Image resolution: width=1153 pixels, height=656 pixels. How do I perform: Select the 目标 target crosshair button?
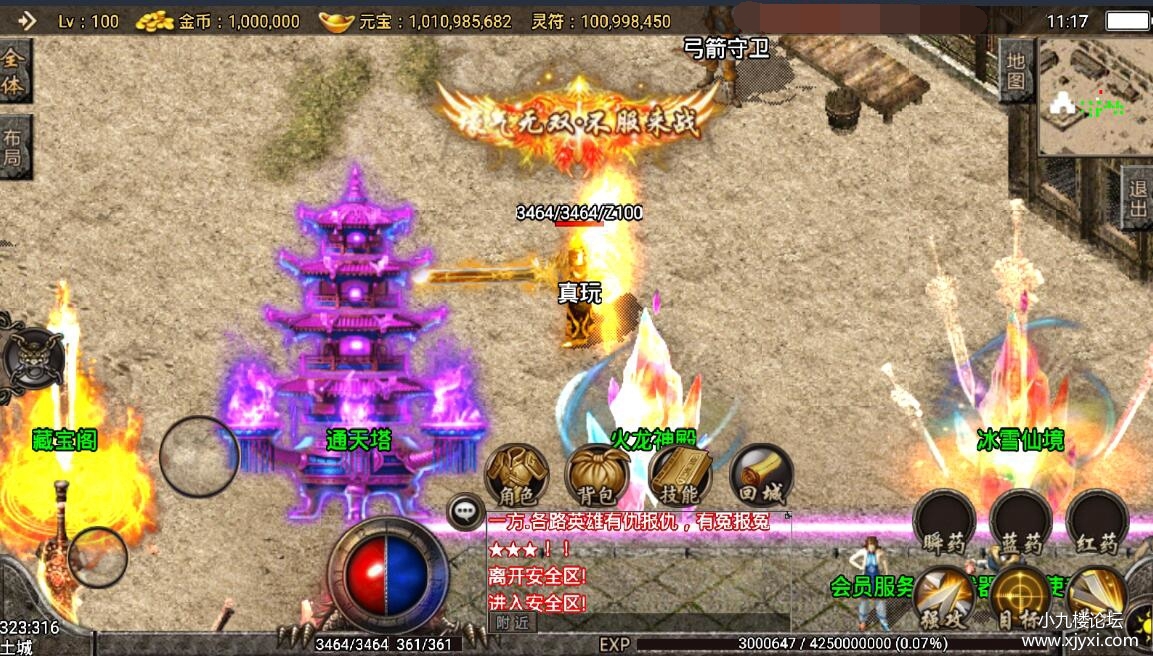coord(1019,597)
